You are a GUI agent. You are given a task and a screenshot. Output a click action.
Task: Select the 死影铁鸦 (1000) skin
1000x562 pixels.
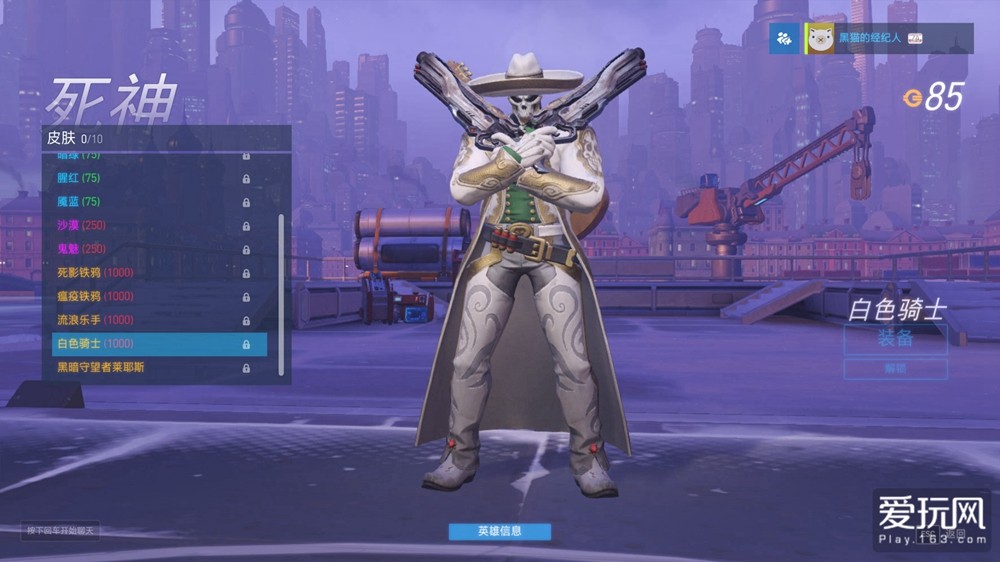(150, 273)
